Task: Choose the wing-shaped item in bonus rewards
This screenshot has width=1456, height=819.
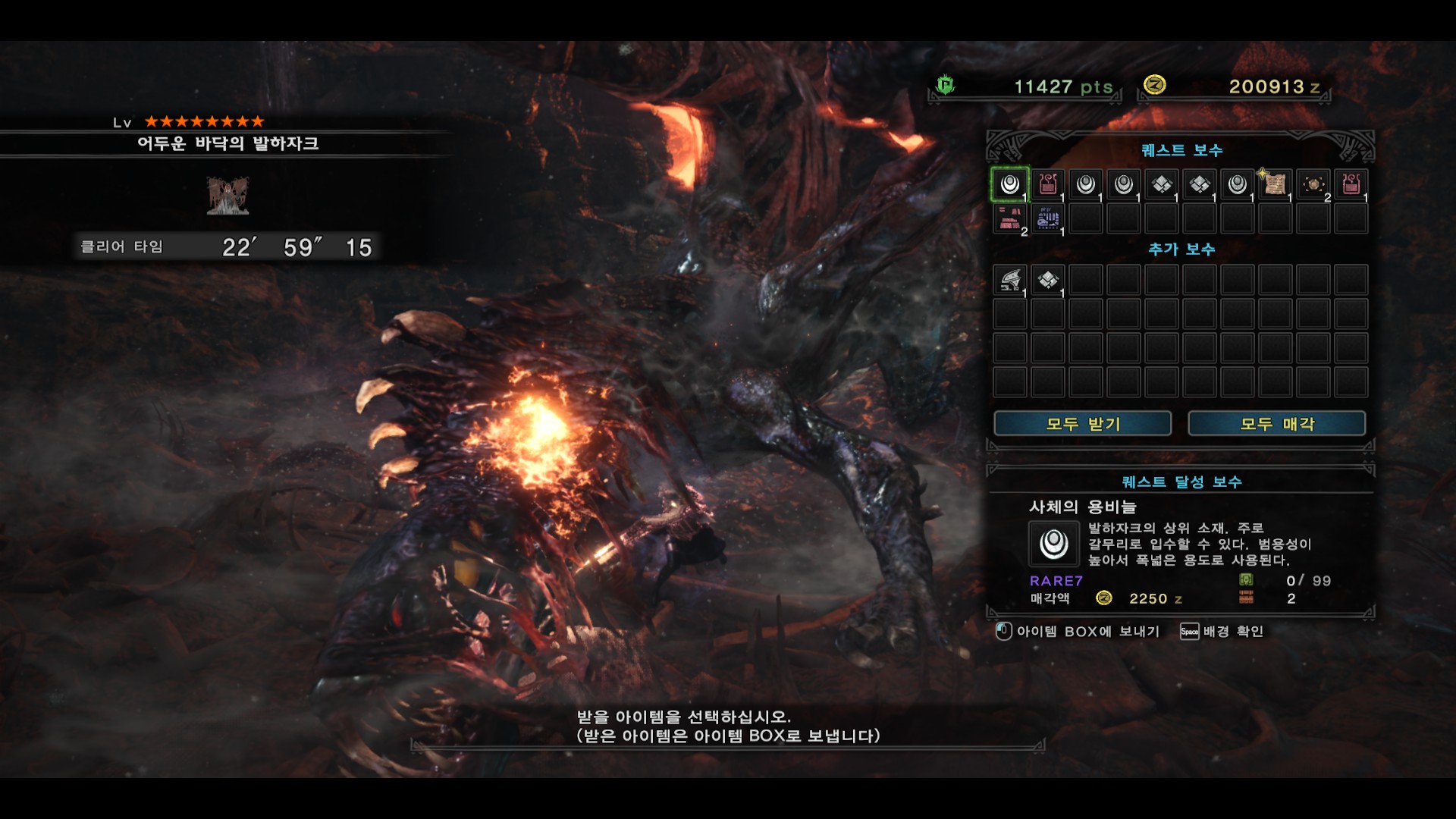Action: click(x=1010, y=281)
